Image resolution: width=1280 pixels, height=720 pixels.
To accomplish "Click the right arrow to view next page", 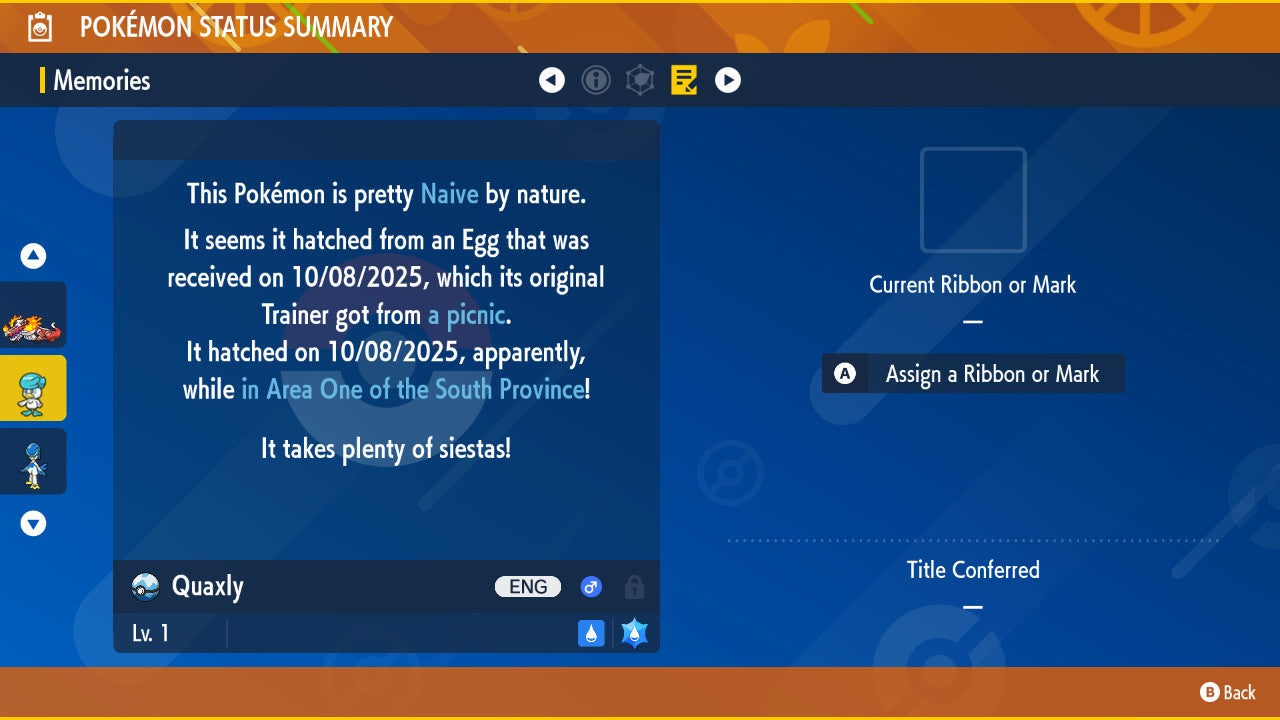I will pyautogui.click(x=728, y=80).
